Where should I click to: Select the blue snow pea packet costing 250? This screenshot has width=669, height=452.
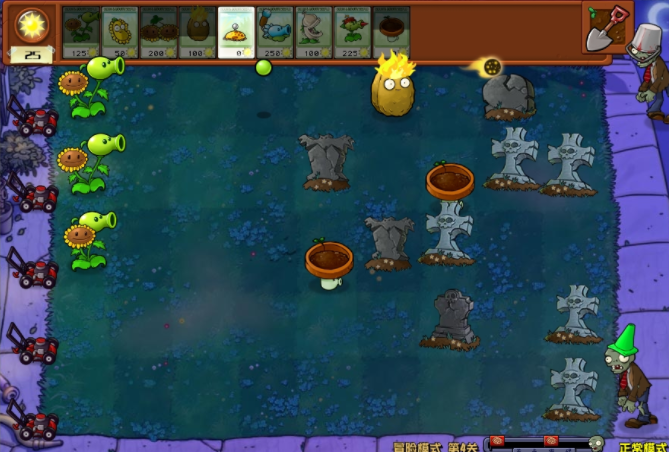point(275,31)
